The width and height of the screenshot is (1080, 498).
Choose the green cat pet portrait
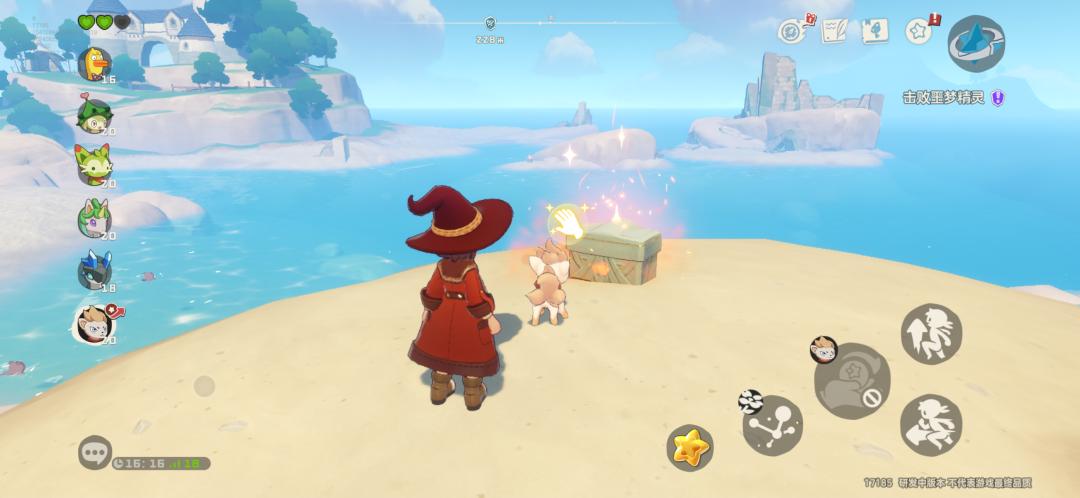click(x=94, y=166)
